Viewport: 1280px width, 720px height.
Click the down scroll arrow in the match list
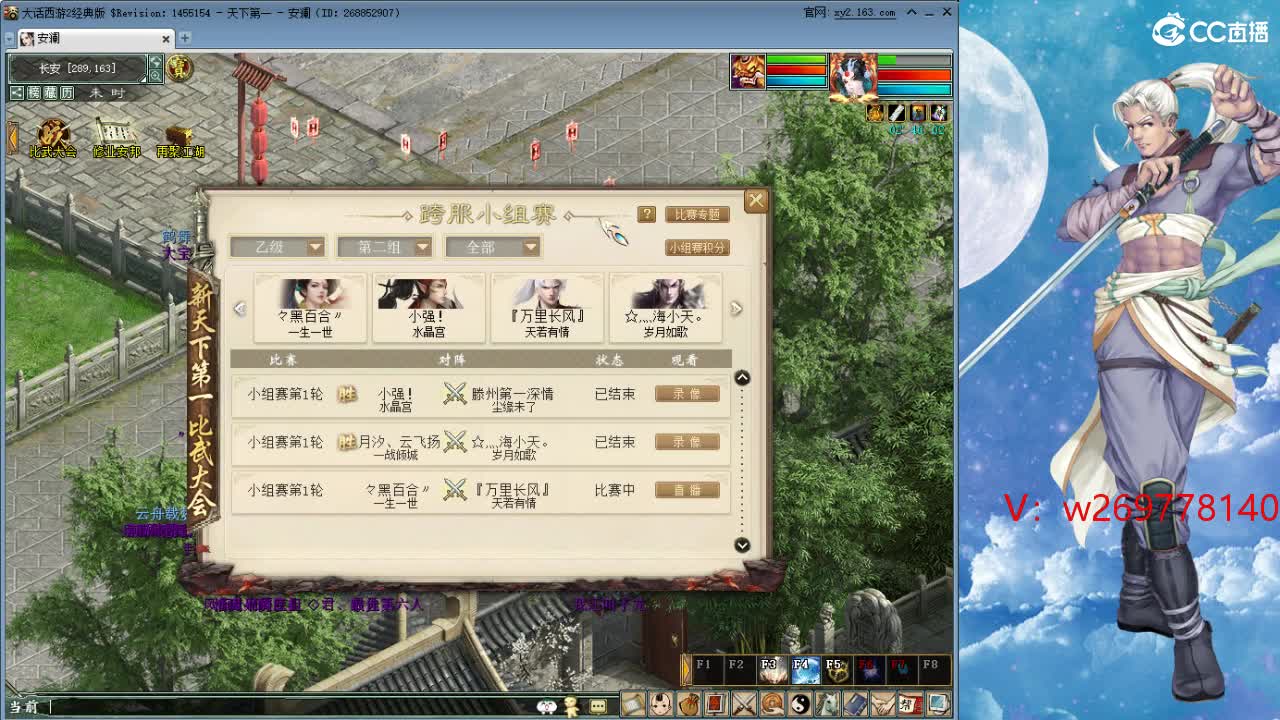pos(742,546)
